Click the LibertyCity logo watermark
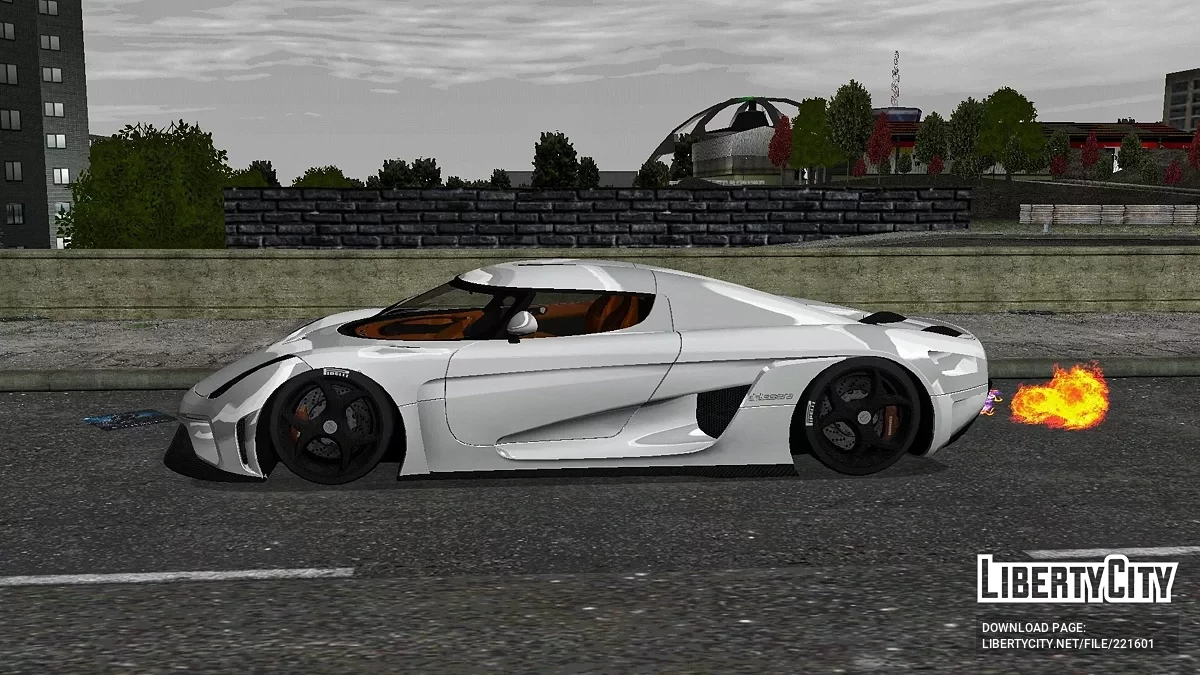1200x675 pixels. [x=1077, y=579]
